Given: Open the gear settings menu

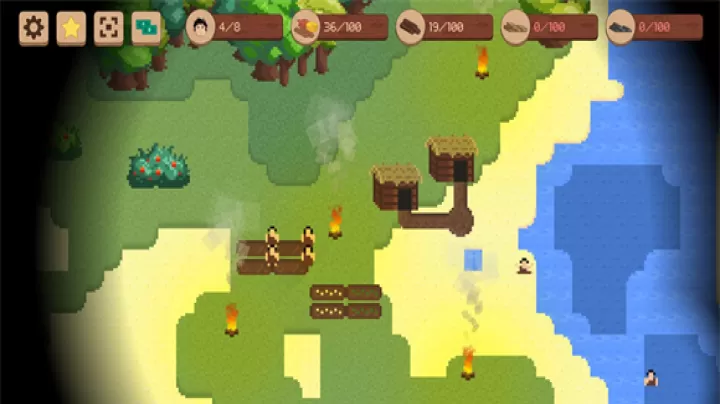Looking at the screenshot, I should pos(34,28).
